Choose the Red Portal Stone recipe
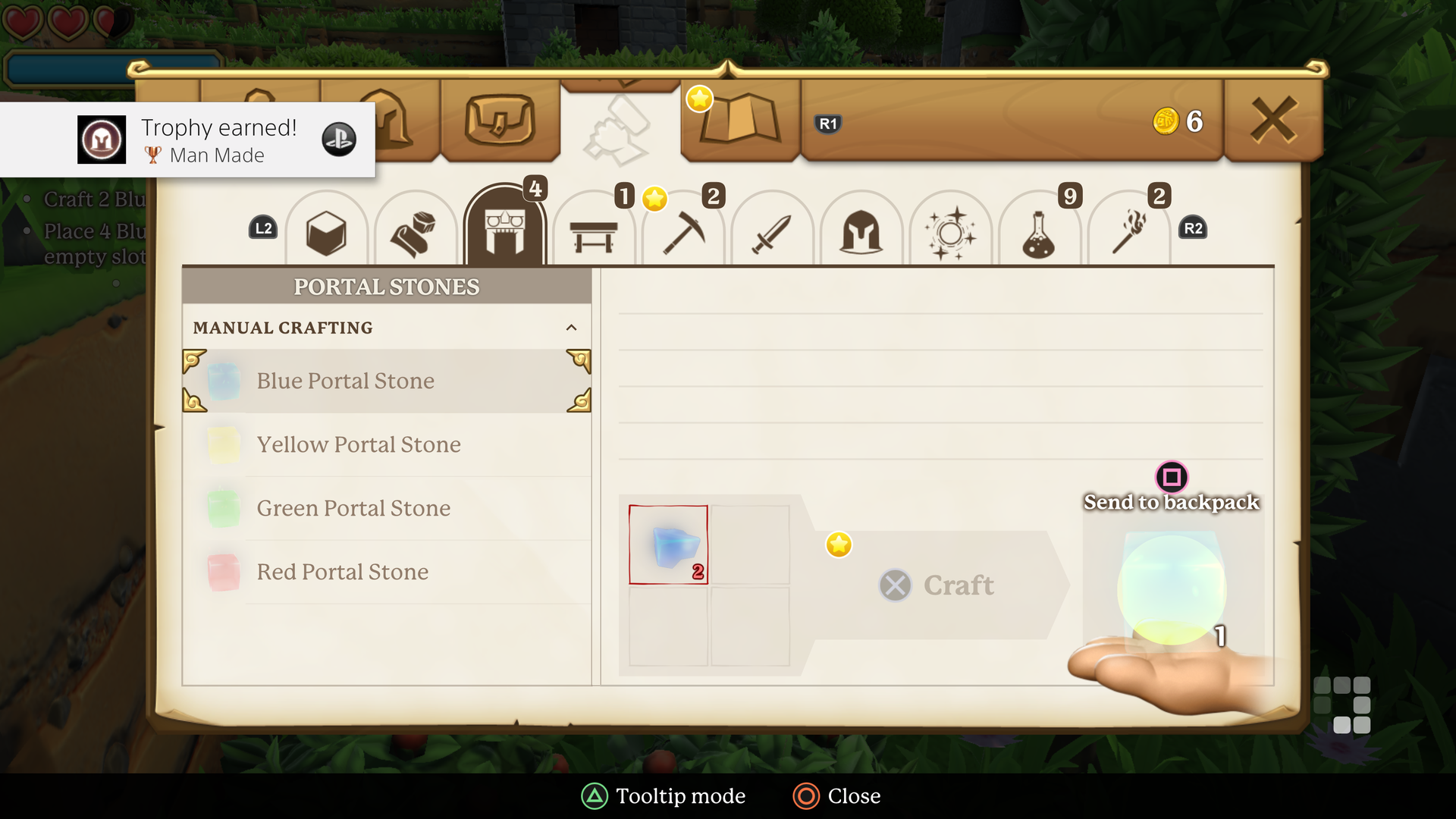The width and height of the screenshot is (1456, 819). pyautogui.click(x=386, y=572)
